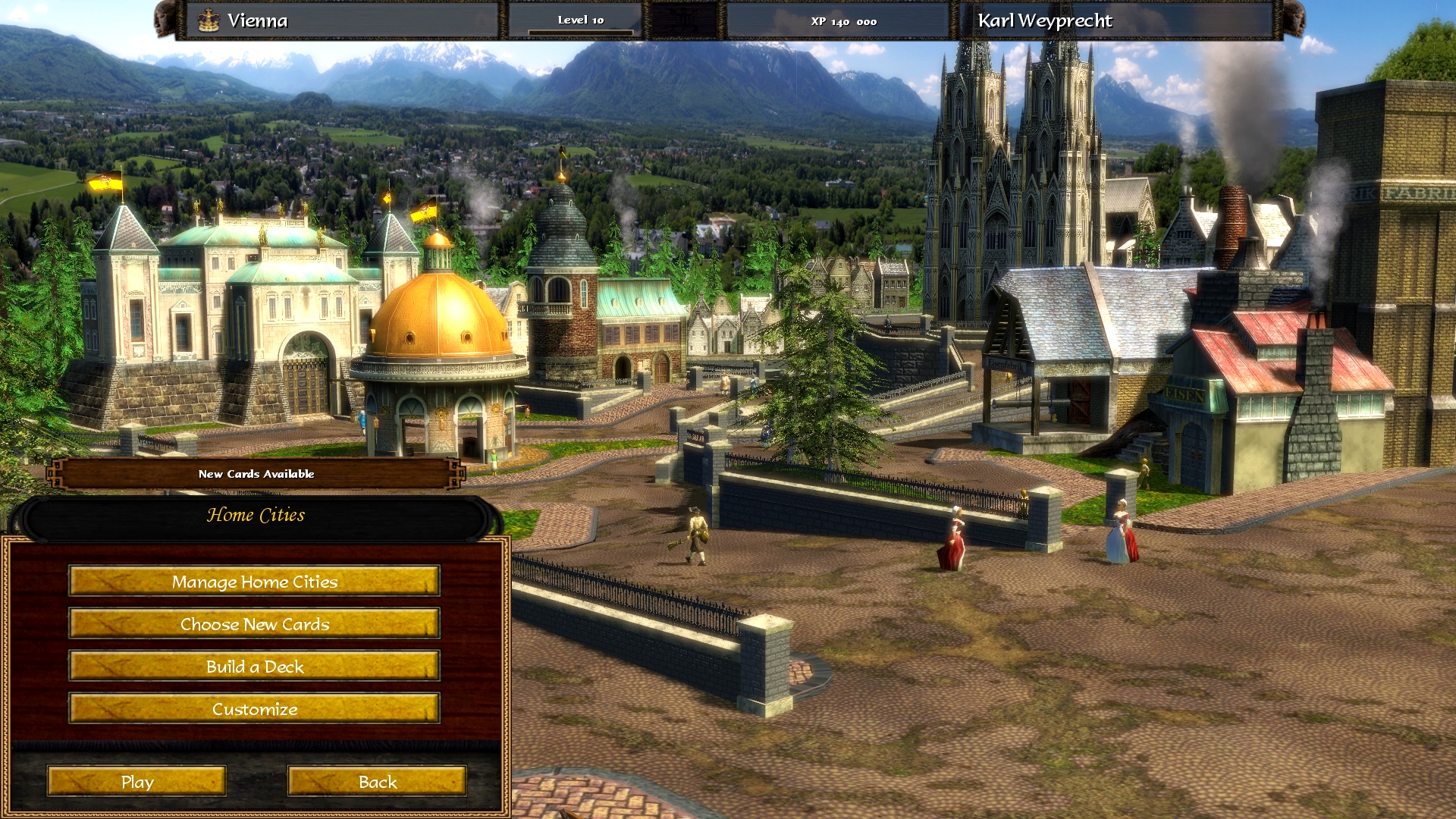Start the game with the Play button
Viewport: 1456px width, 819px height.
click(x=136, y=781)
